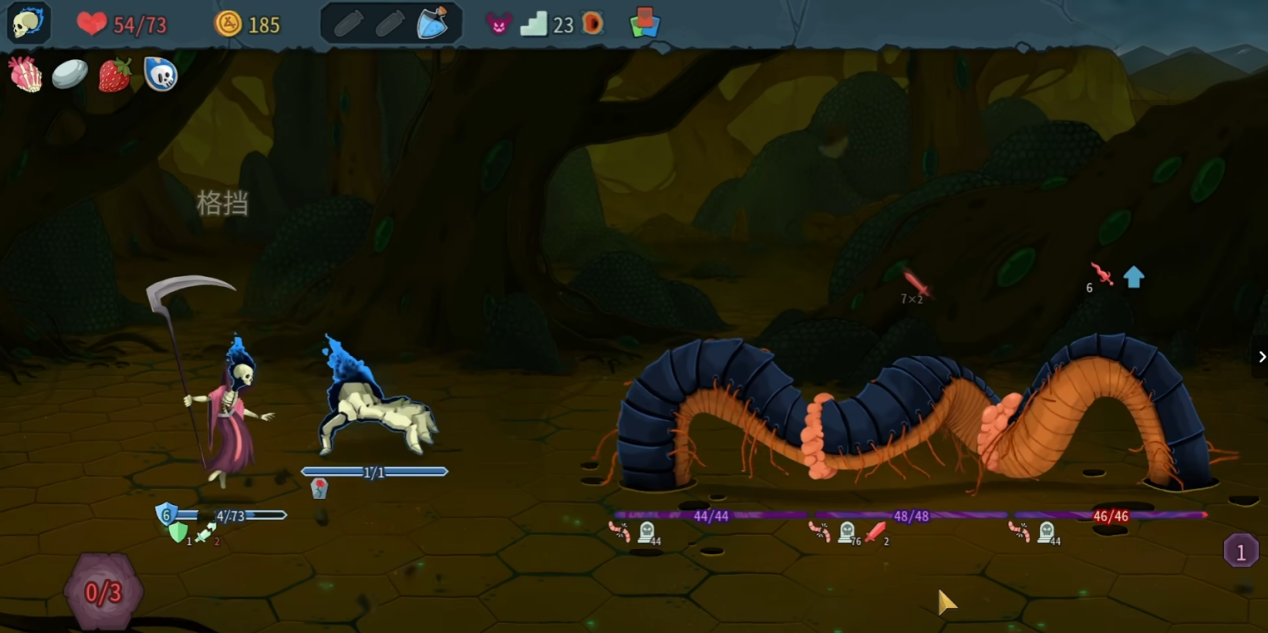The width and height of the screenshot is (1268, 633).
Task: Open the map via the stairs floor icon
Action: pos(534,24)
